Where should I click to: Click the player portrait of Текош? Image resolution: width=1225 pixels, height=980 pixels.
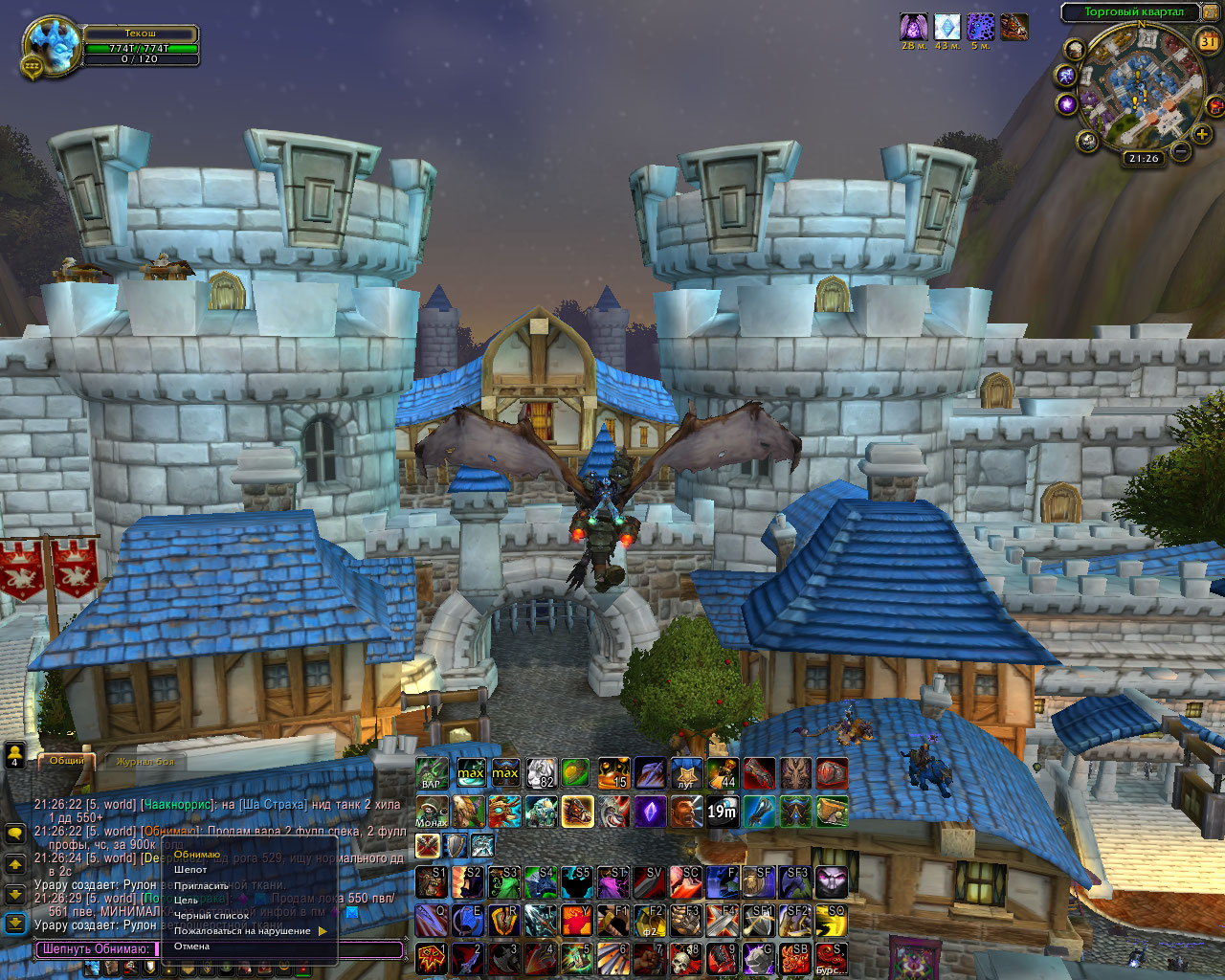51,43
